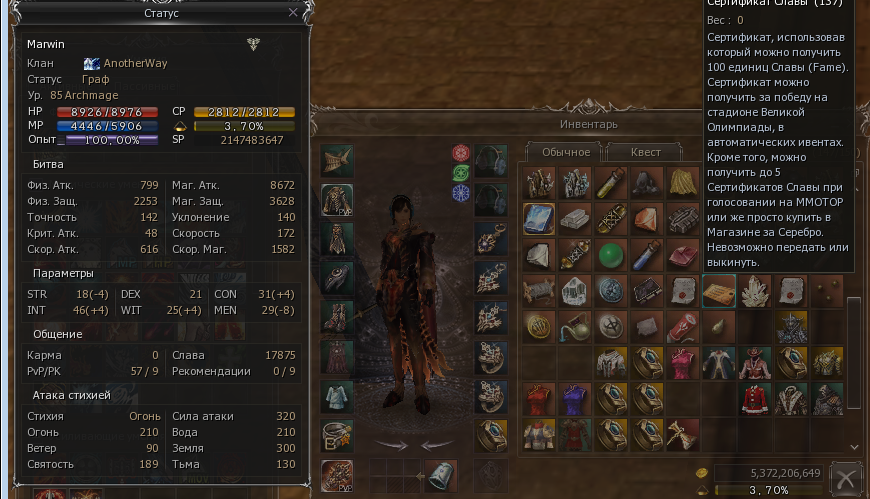The image size is (870, 499).
Task: Click the equipped PvP chest armor slot
Action: pyautogui.click(x=337, y=198)
